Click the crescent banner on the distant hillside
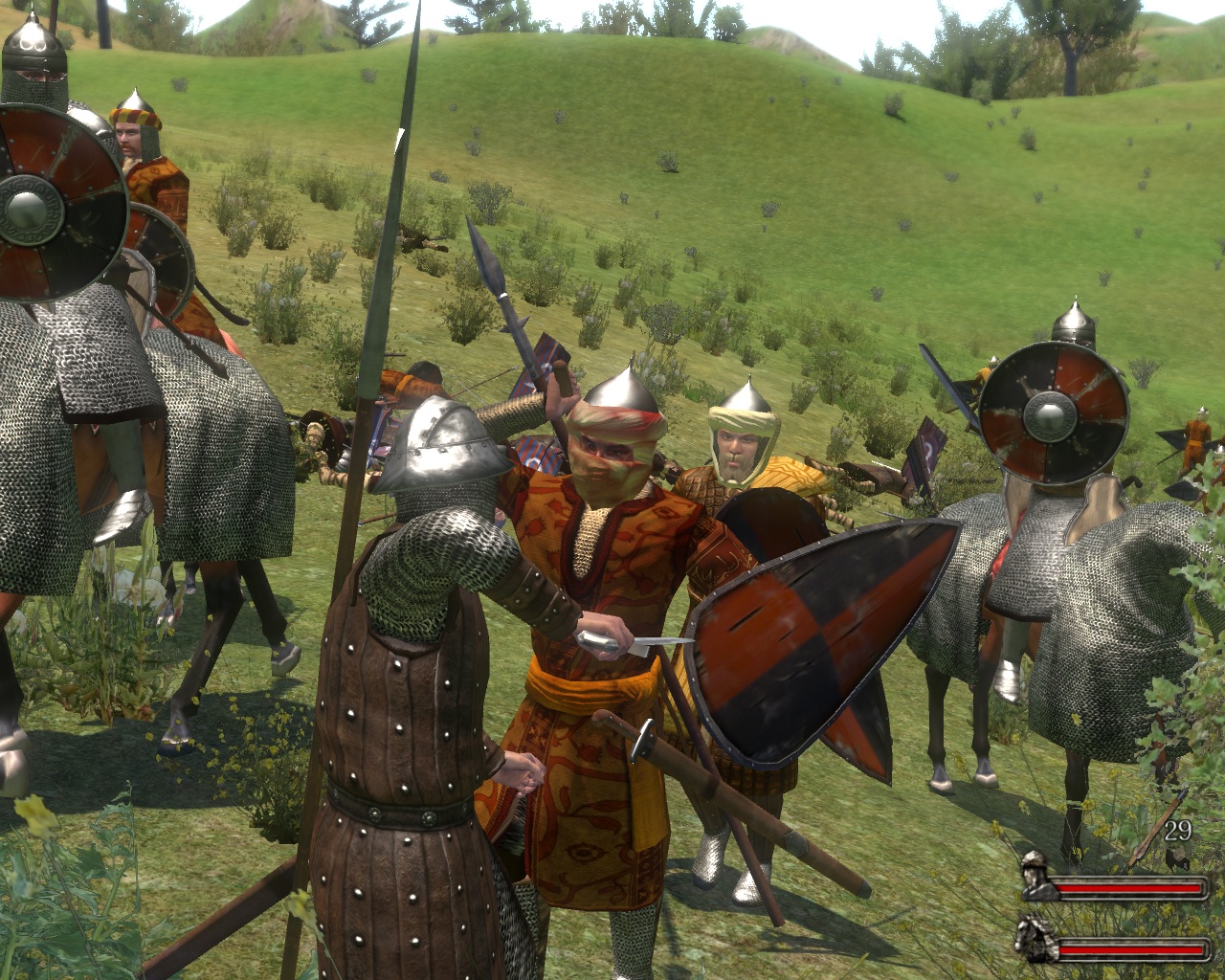This screenshot has height=980, width=1225. tap(926, 450)
